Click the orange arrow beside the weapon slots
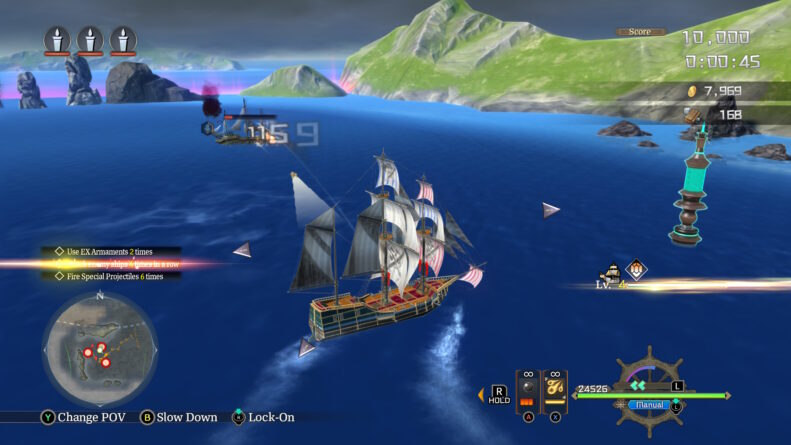This screenshot has width=791, height=445. [484, 393]
